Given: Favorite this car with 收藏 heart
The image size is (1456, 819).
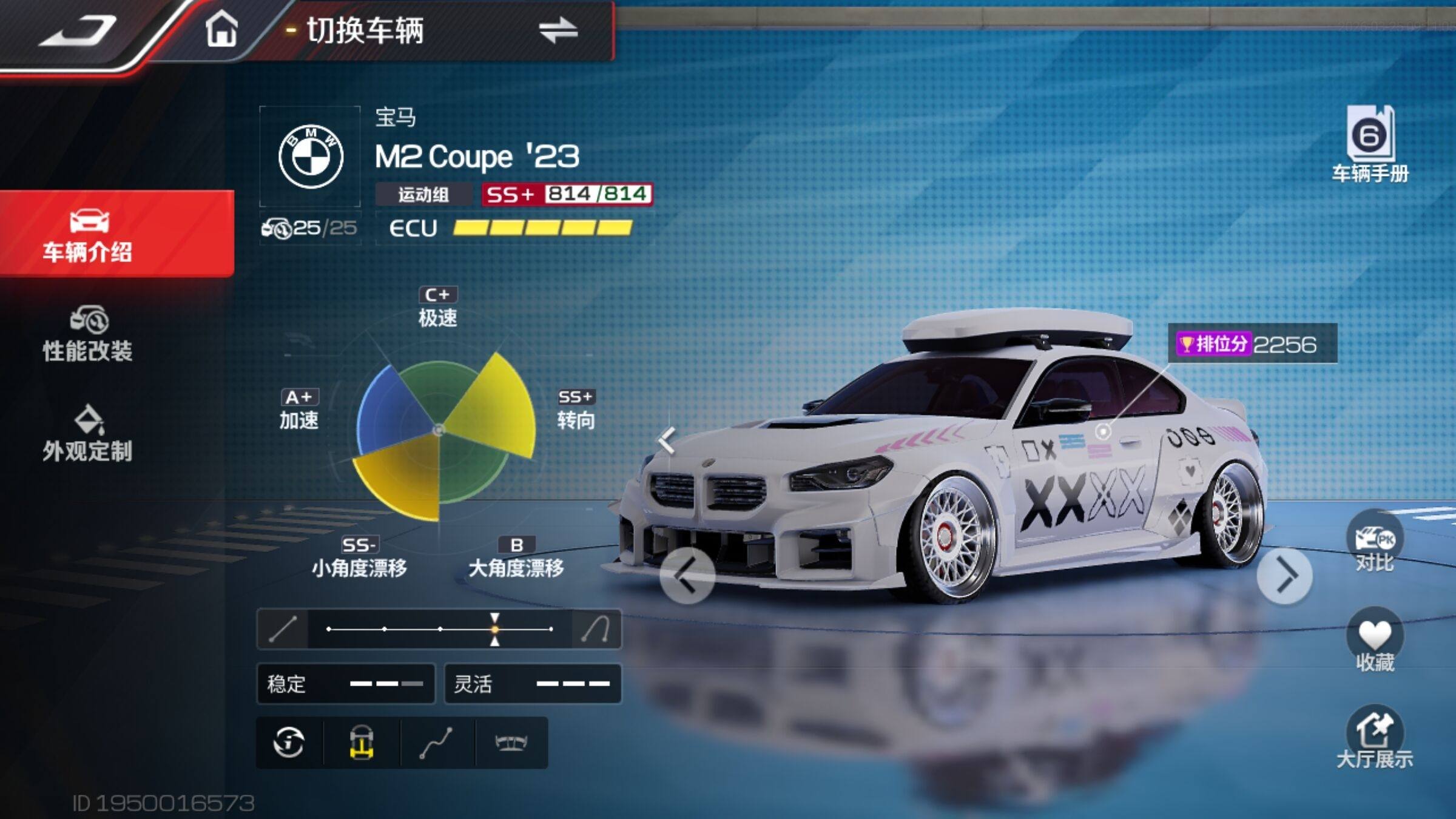Looking at the screenshot, I should (1374, 640).
